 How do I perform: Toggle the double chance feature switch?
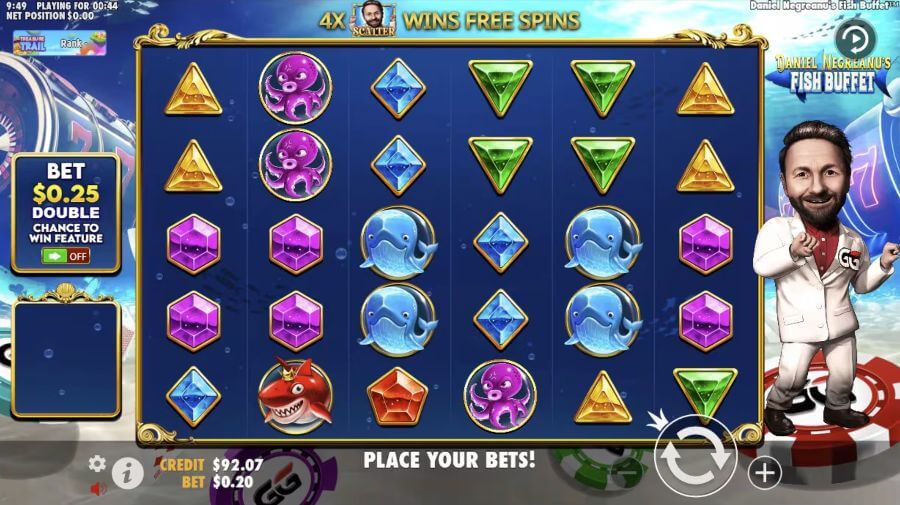point(65,255)
